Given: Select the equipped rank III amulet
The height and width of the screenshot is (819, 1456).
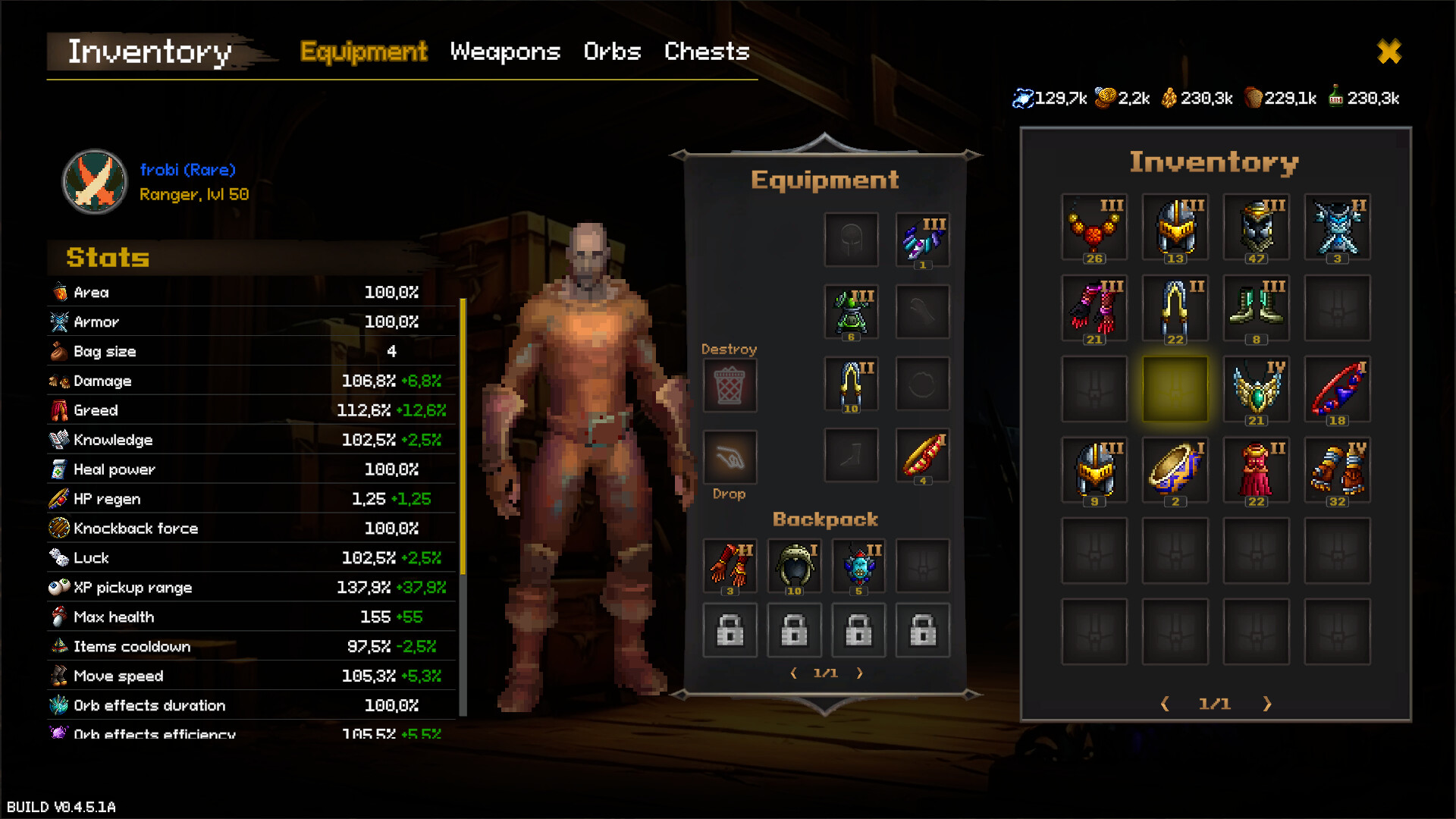Looking at the screenshot, I should tap(922, 239).
